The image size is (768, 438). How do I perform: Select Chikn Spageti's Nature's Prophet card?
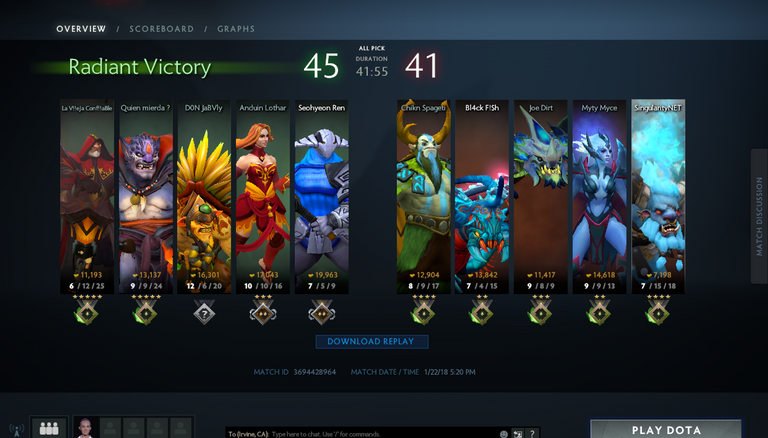point(423,190)
